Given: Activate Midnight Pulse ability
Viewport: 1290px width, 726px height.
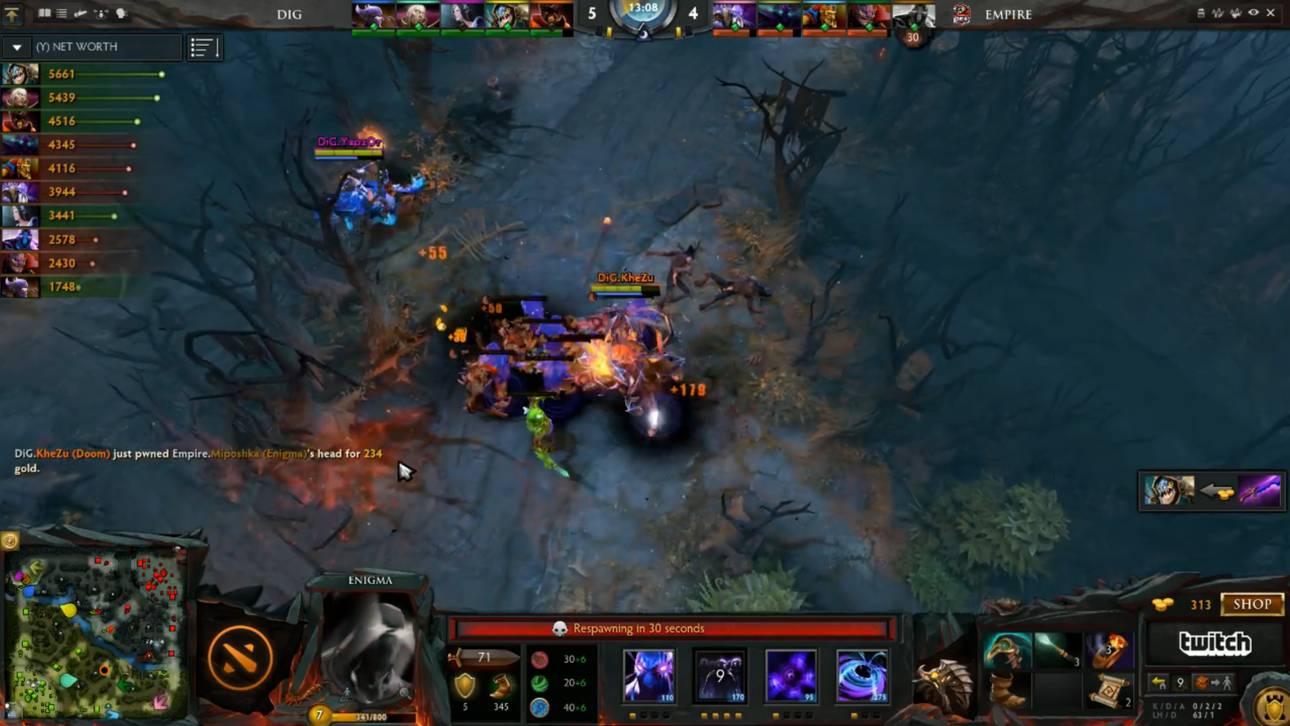Looking at the screenshot, I should tap(791, 675).
